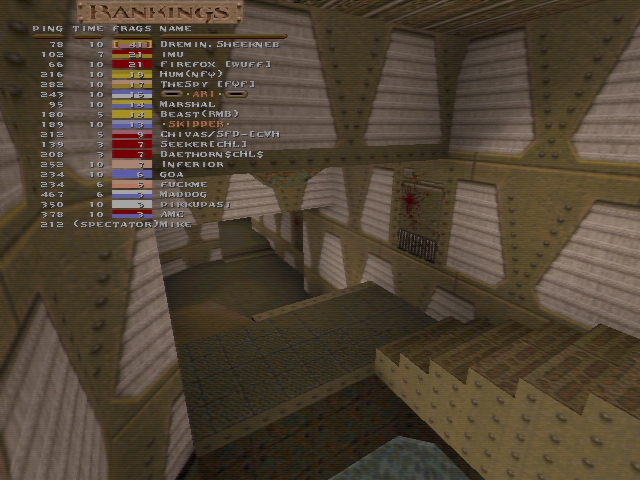
Task: Select the spectator Mike entry
Action: tap(130, 224)
